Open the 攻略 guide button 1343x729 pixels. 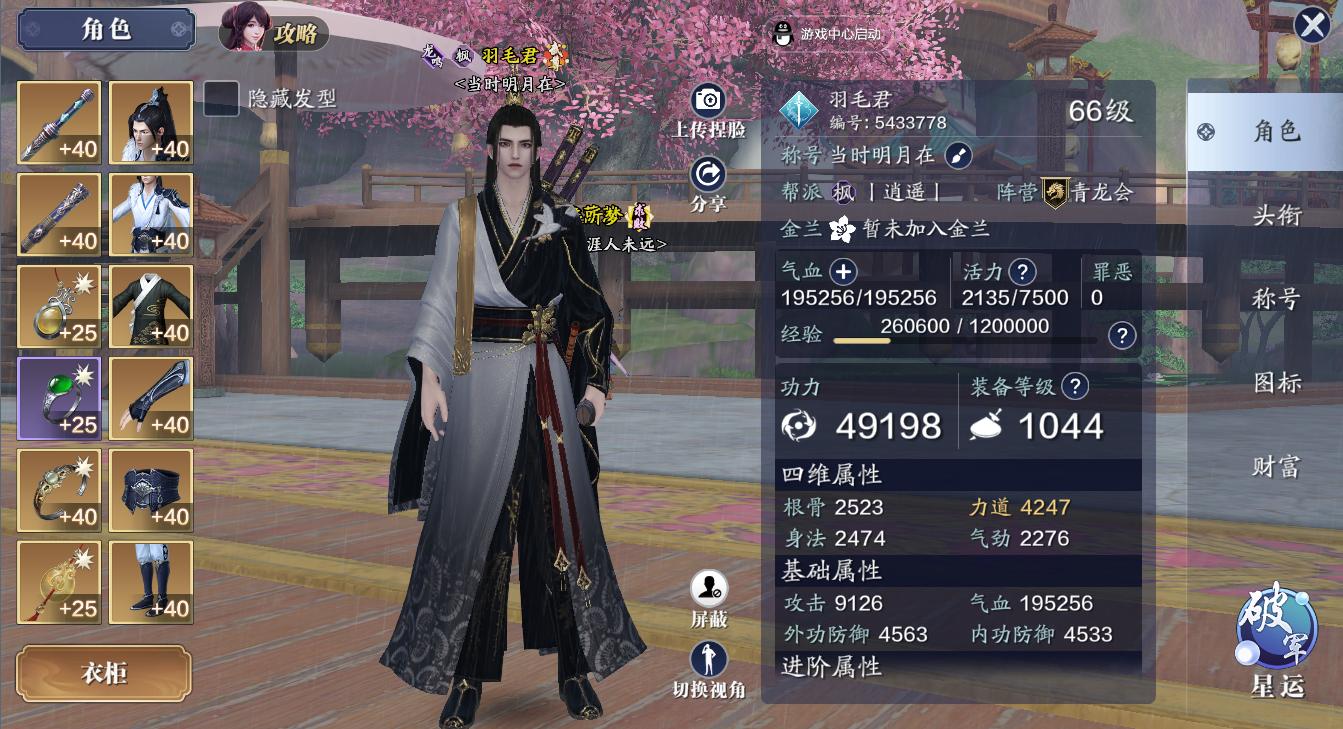tap(275, 32)
